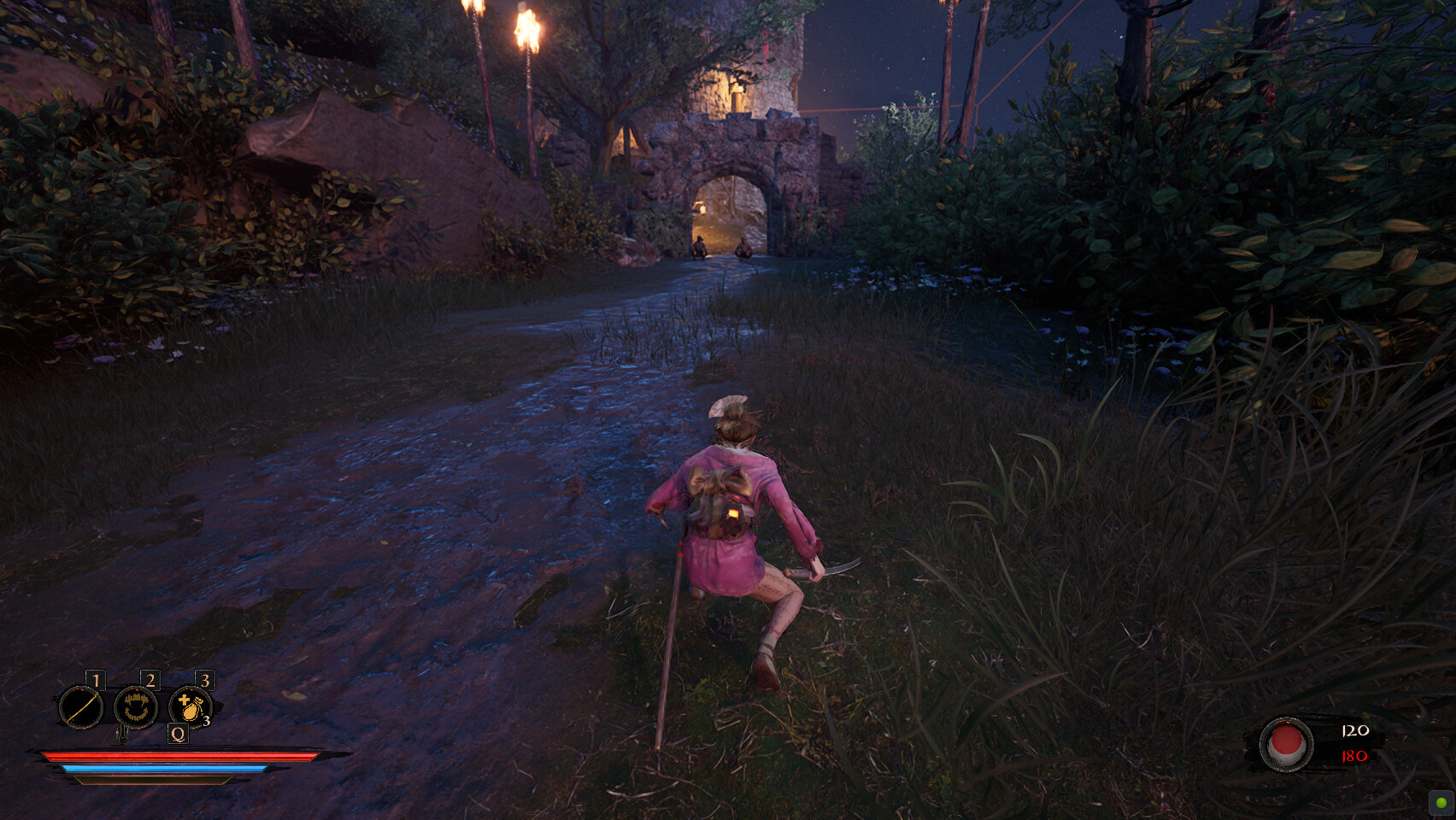
Task: Click the green dot overlay indicator
Action: [1441, 803]
